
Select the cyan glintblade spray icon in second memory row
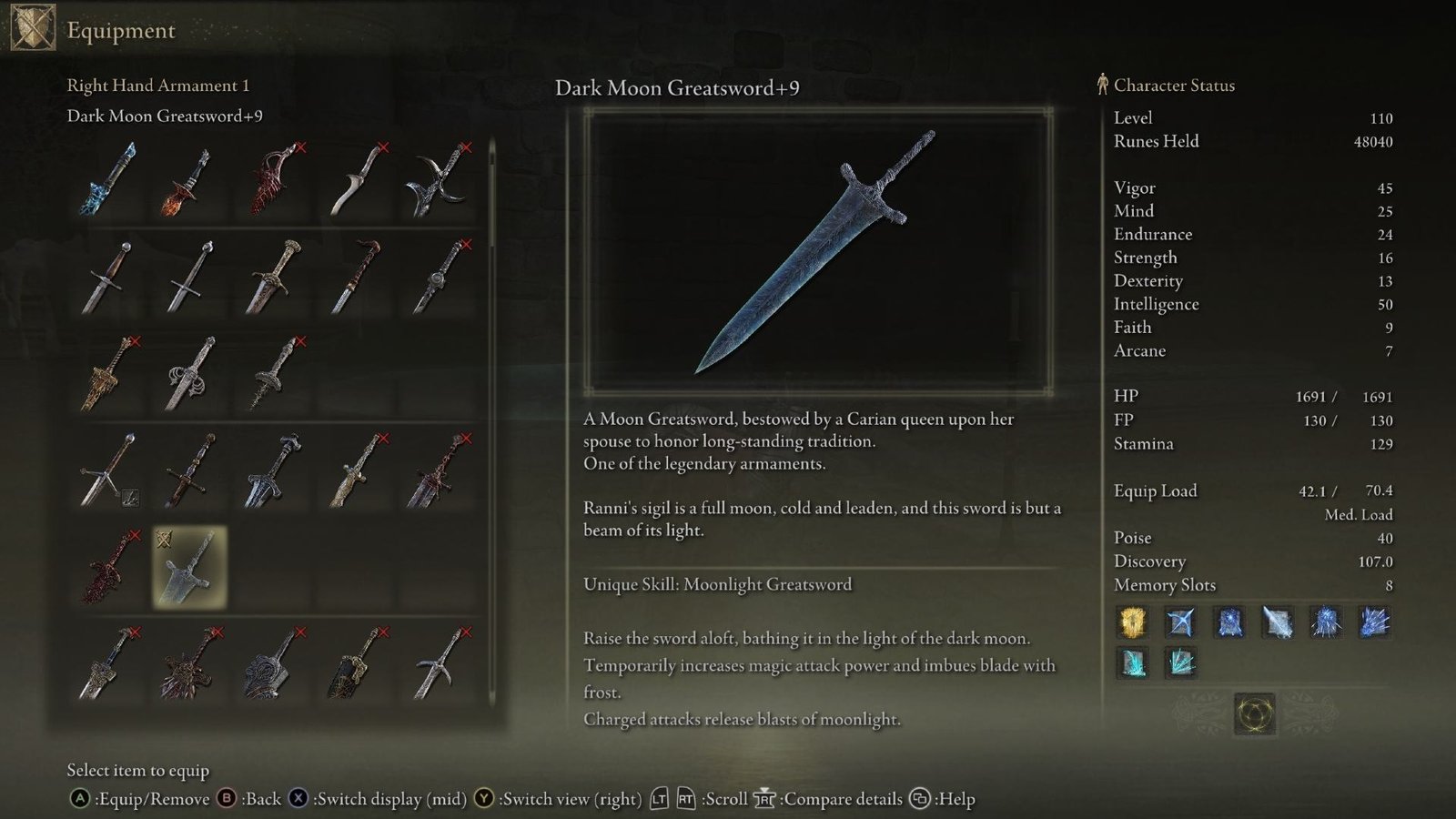(x=1181, y=663)
